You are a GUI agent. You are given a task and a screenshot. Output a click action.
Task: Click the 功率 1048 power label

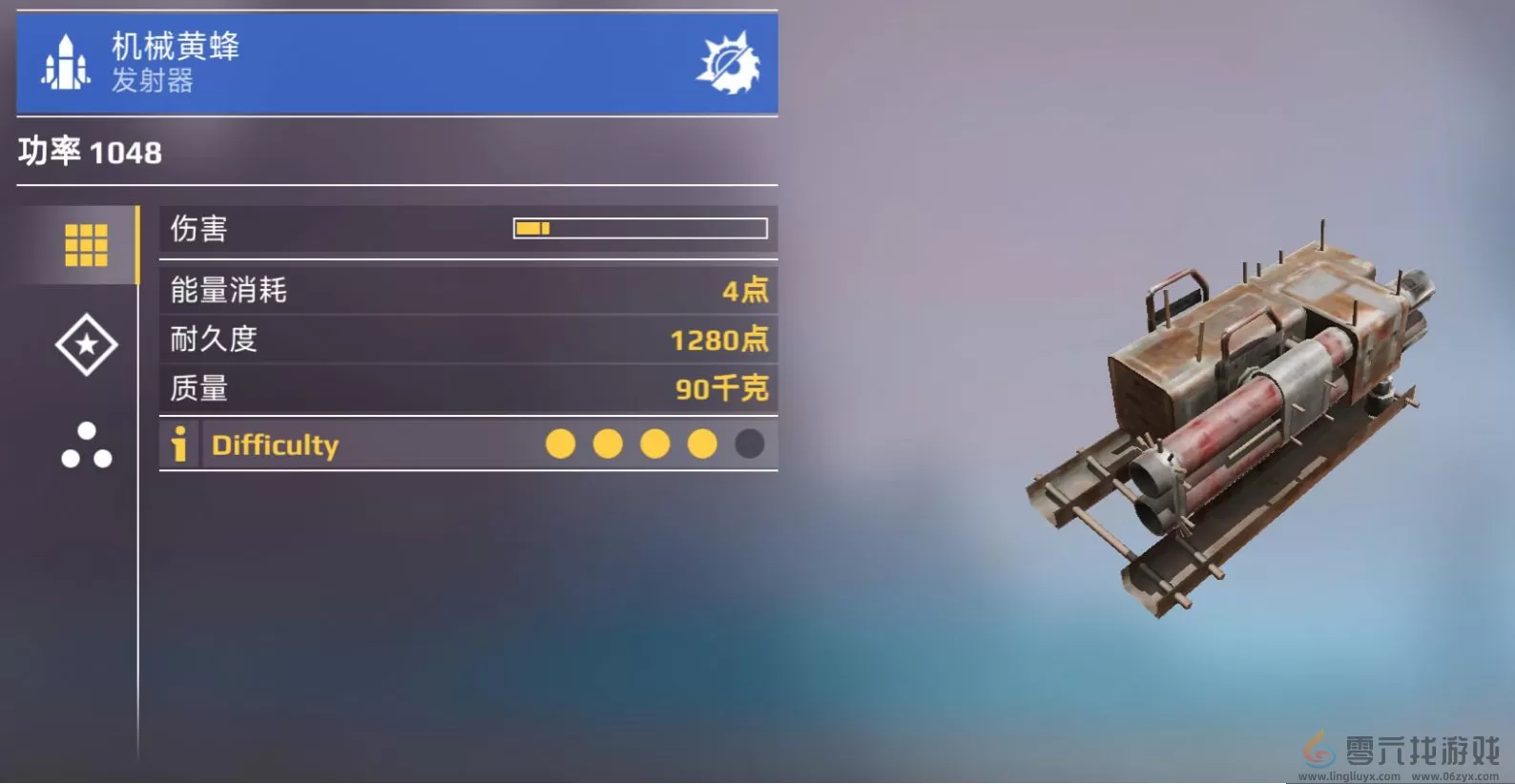click(x=89, y=152)
